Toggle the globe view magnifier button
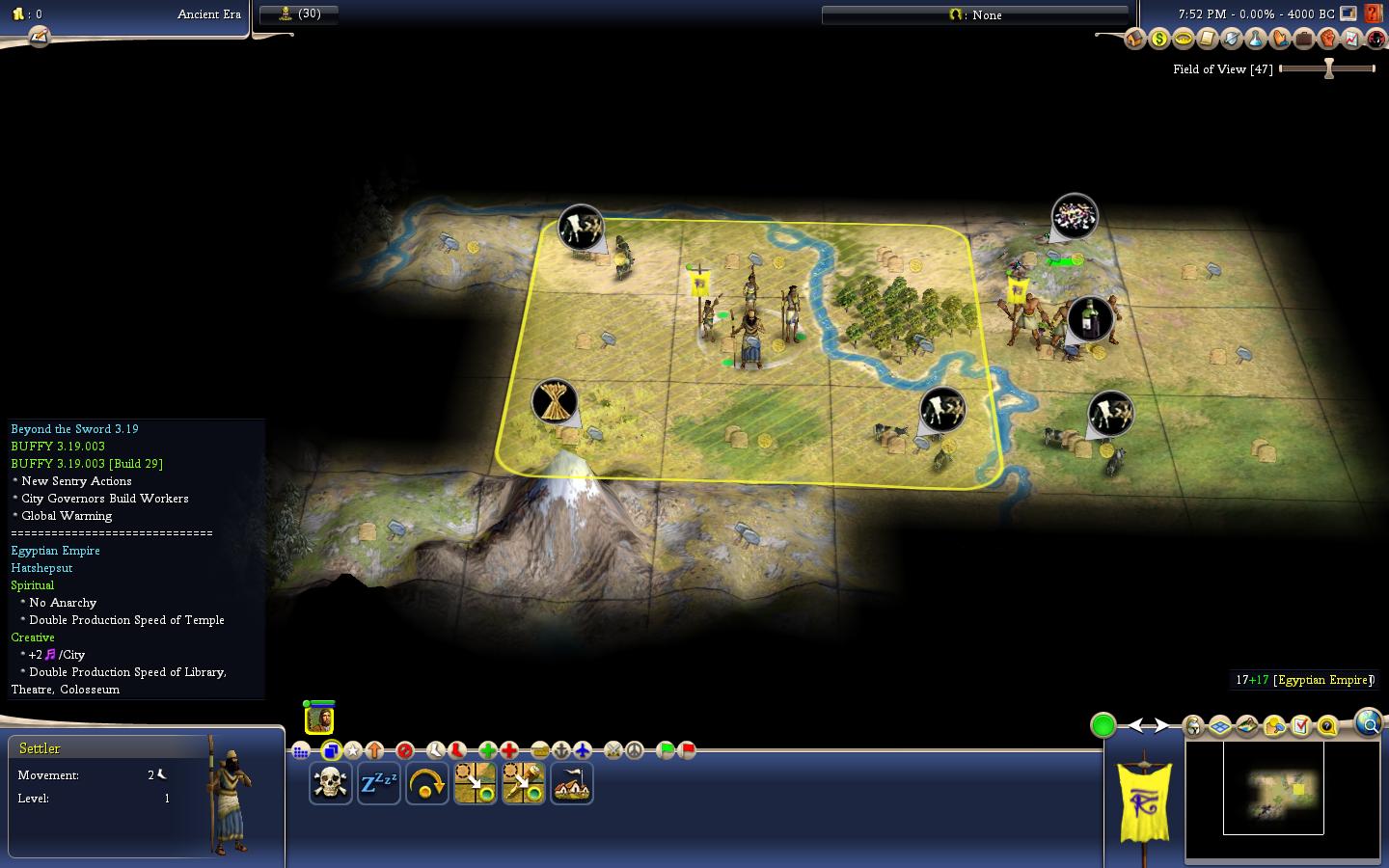Image resolution: width=1389 pixels, height=868 pixels. 1368,722
